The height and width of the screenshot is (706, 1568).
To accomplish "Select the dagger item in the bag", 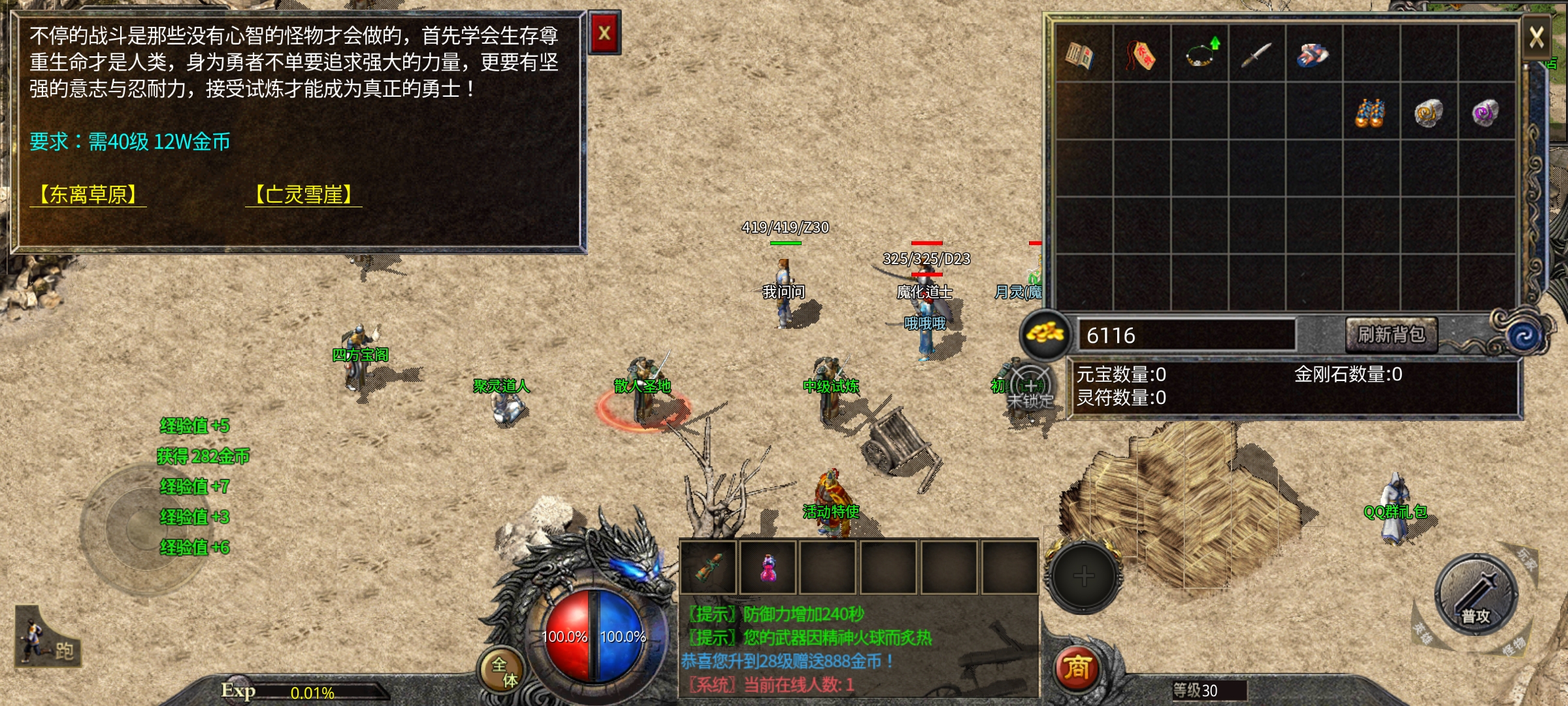I will click(x=1256, y=55).
